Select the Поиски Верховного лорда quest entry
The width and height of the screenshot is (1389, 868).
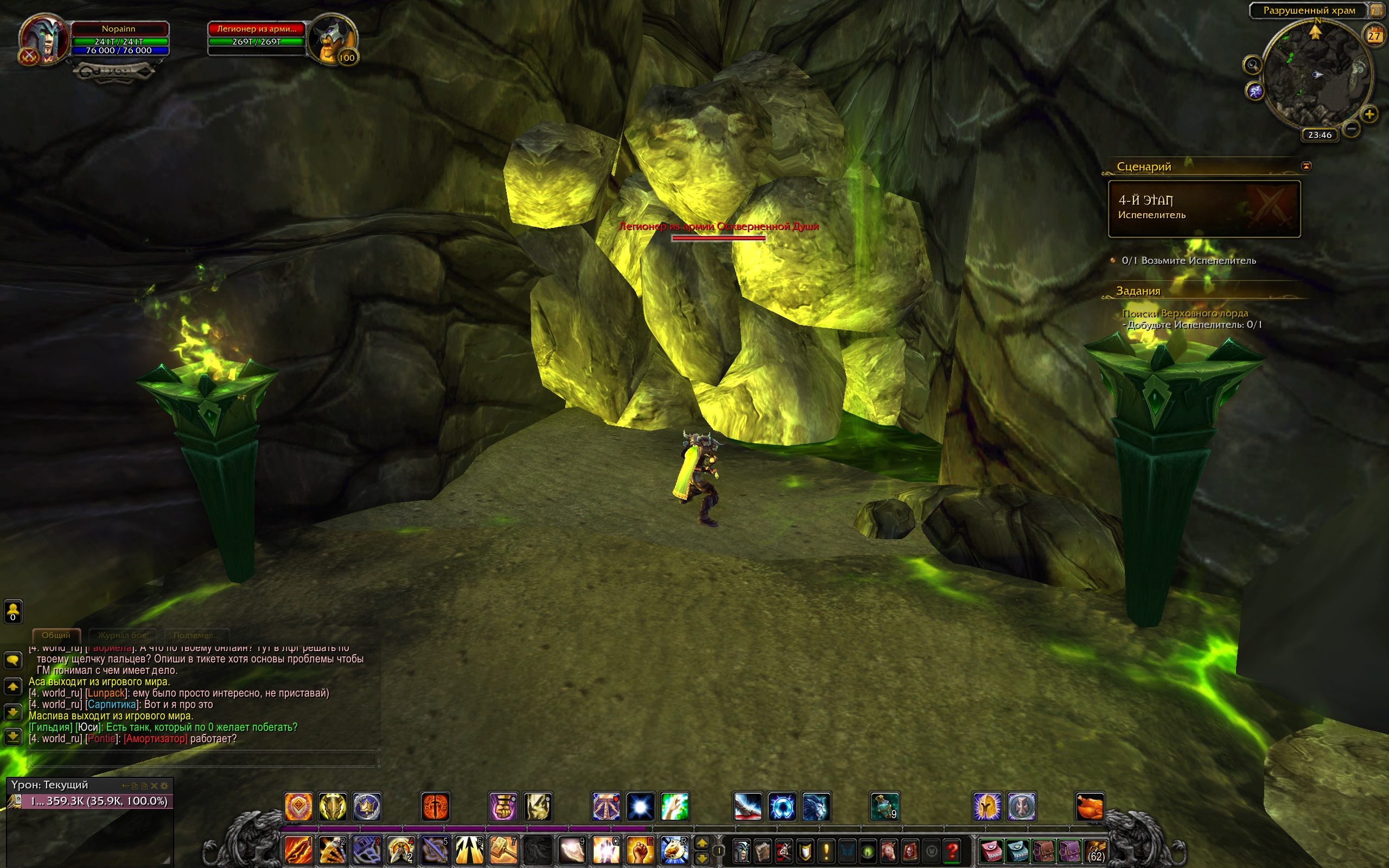(1184, 314)
